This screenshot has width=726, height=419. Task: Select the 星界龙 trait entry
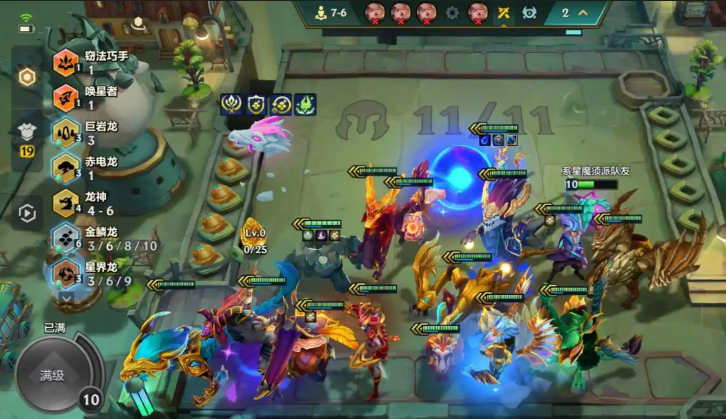pos(67,273)
